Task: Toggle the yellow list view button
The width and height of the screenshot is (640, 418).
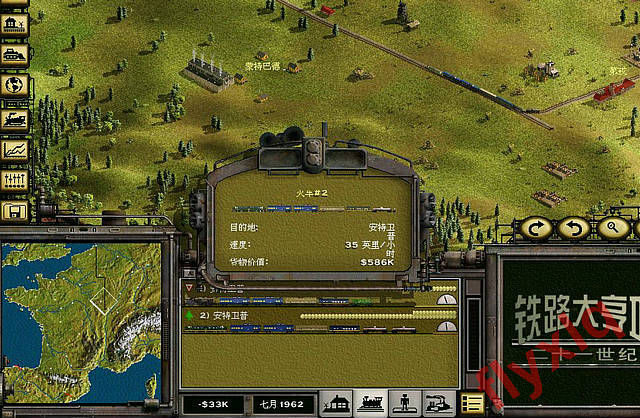Action: point(471,403)
